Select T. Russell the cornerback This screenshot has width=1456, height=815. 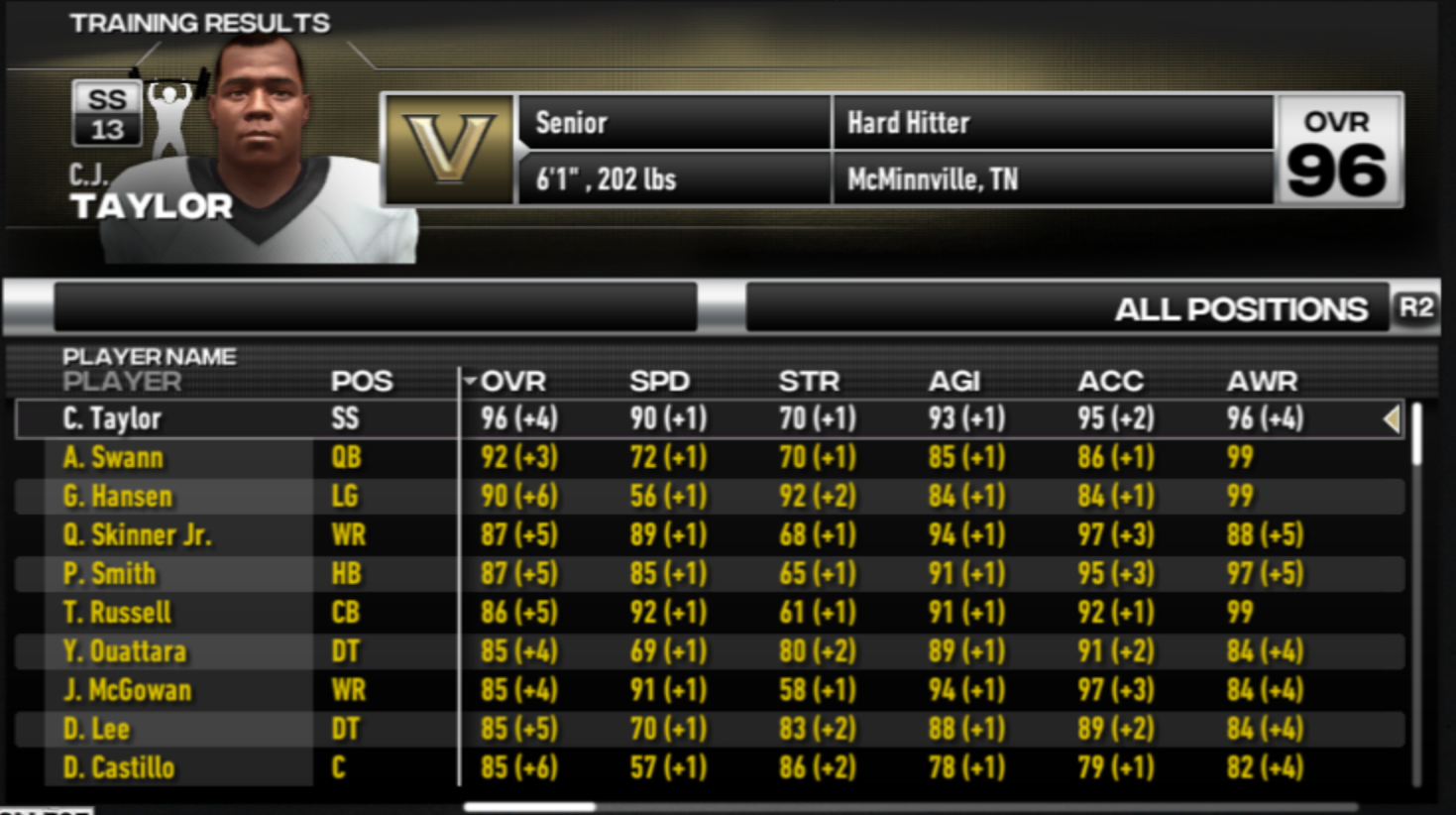pyautogui.click(x=117, y=613)
